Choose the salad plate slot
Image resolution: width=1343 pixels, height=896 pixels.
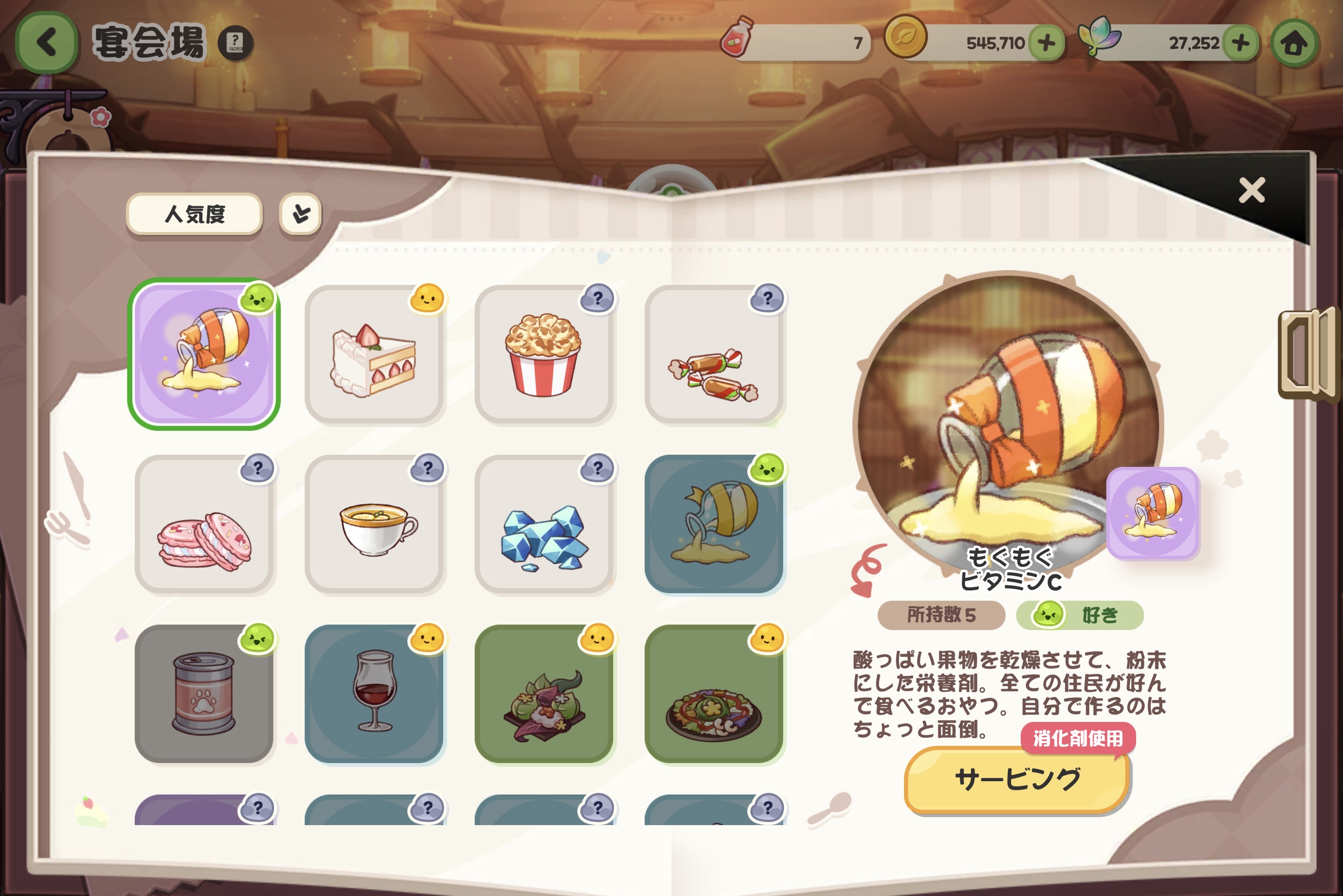click(x=714, y=694)
